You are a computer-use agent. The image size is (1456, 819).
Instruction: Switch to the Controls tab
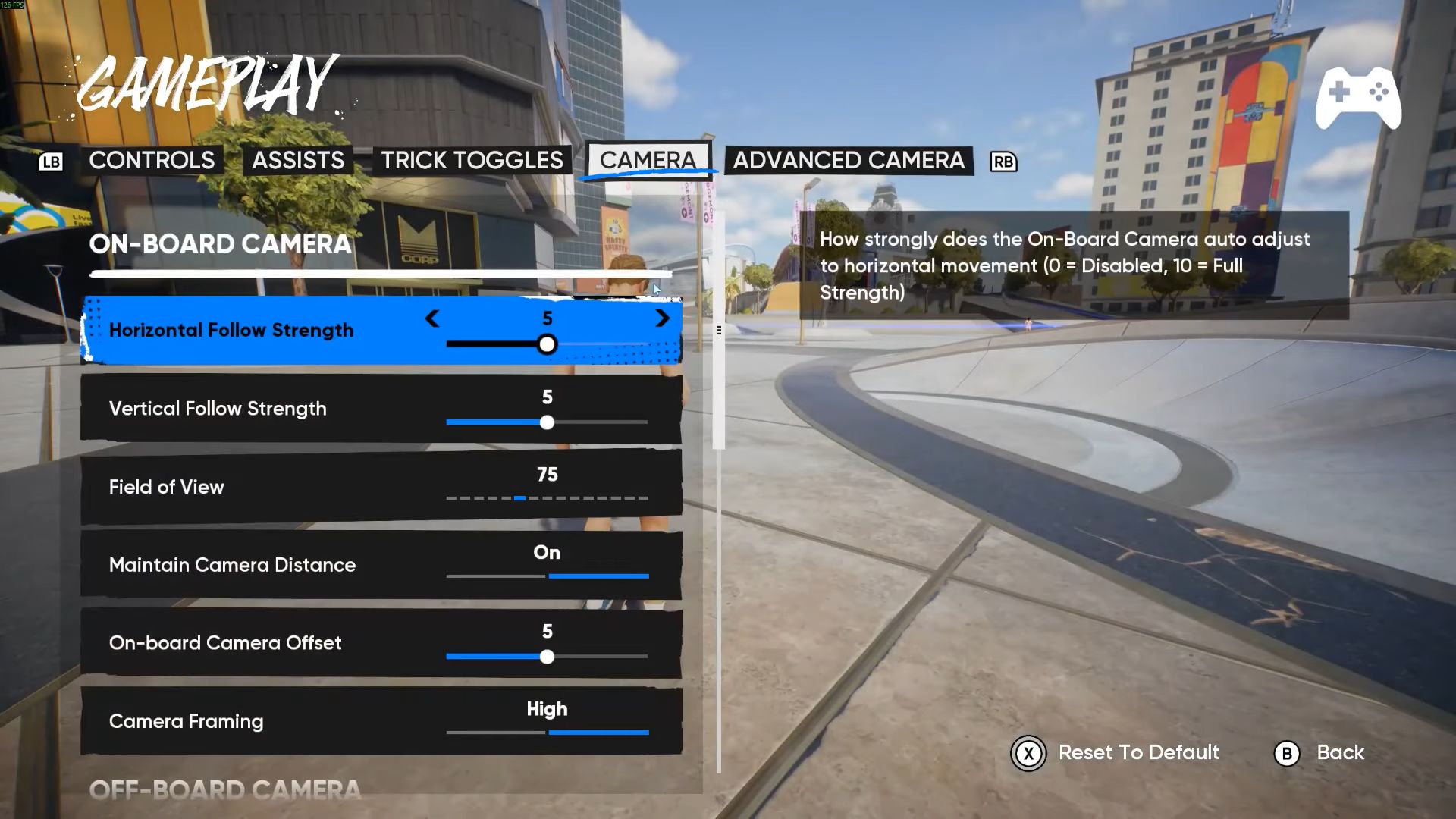pos(152,161)
